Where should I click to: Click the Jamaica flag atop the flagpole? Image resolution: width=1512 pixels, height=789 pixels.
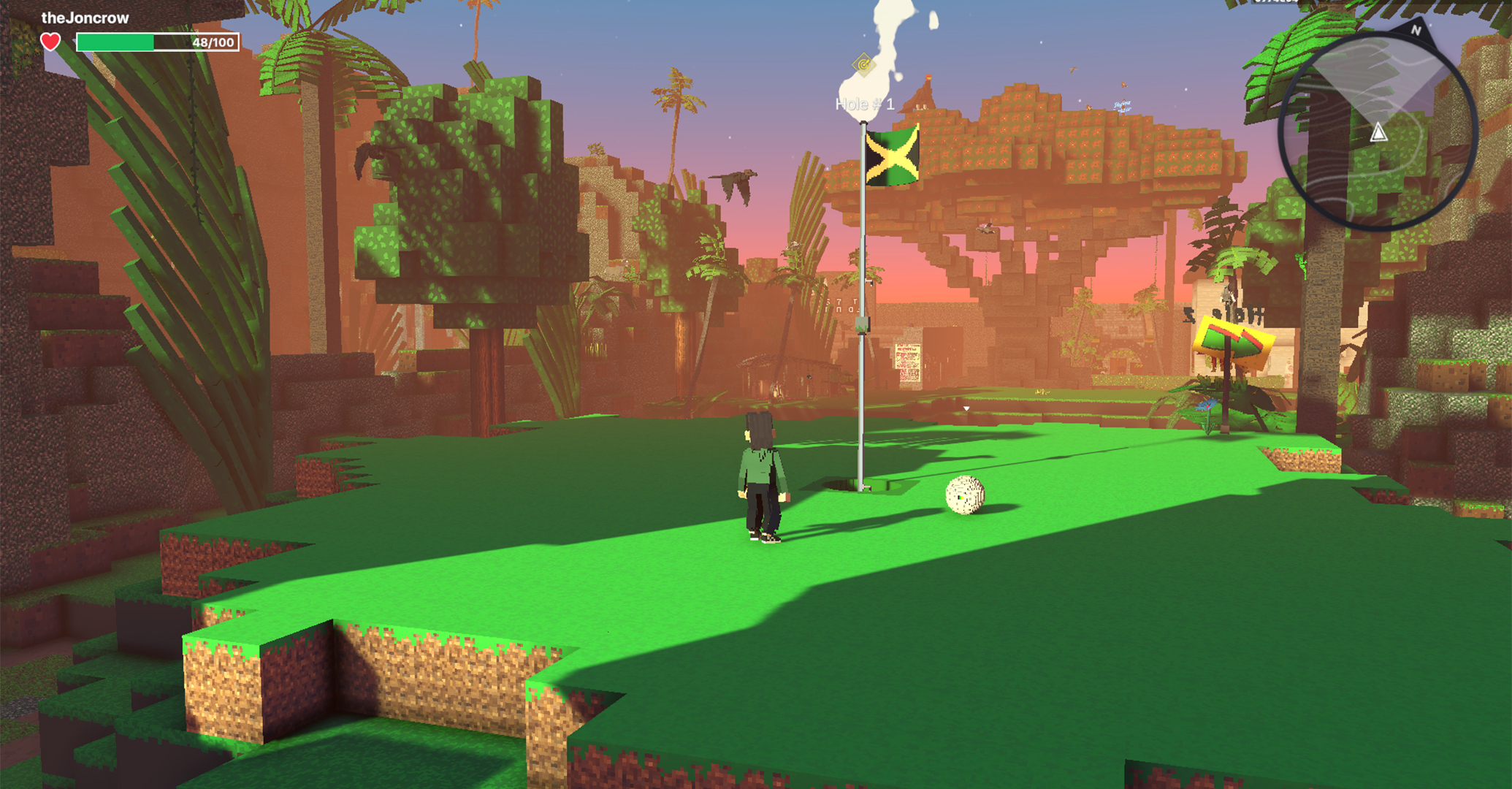click(893, 159)
